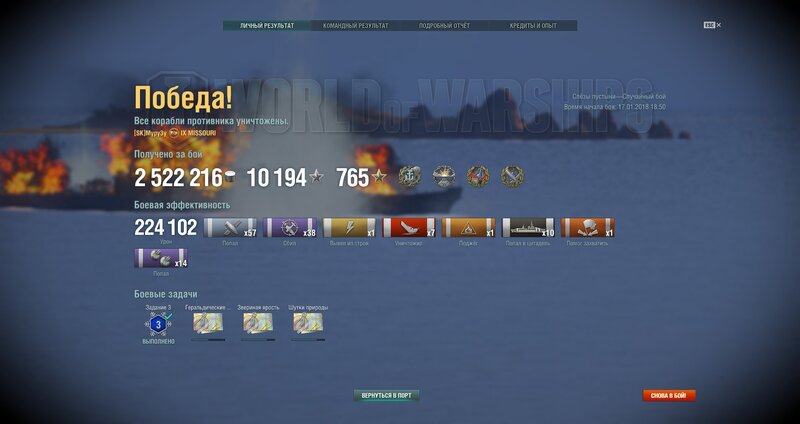Click the red Снова в бой button

pos(668,395)
